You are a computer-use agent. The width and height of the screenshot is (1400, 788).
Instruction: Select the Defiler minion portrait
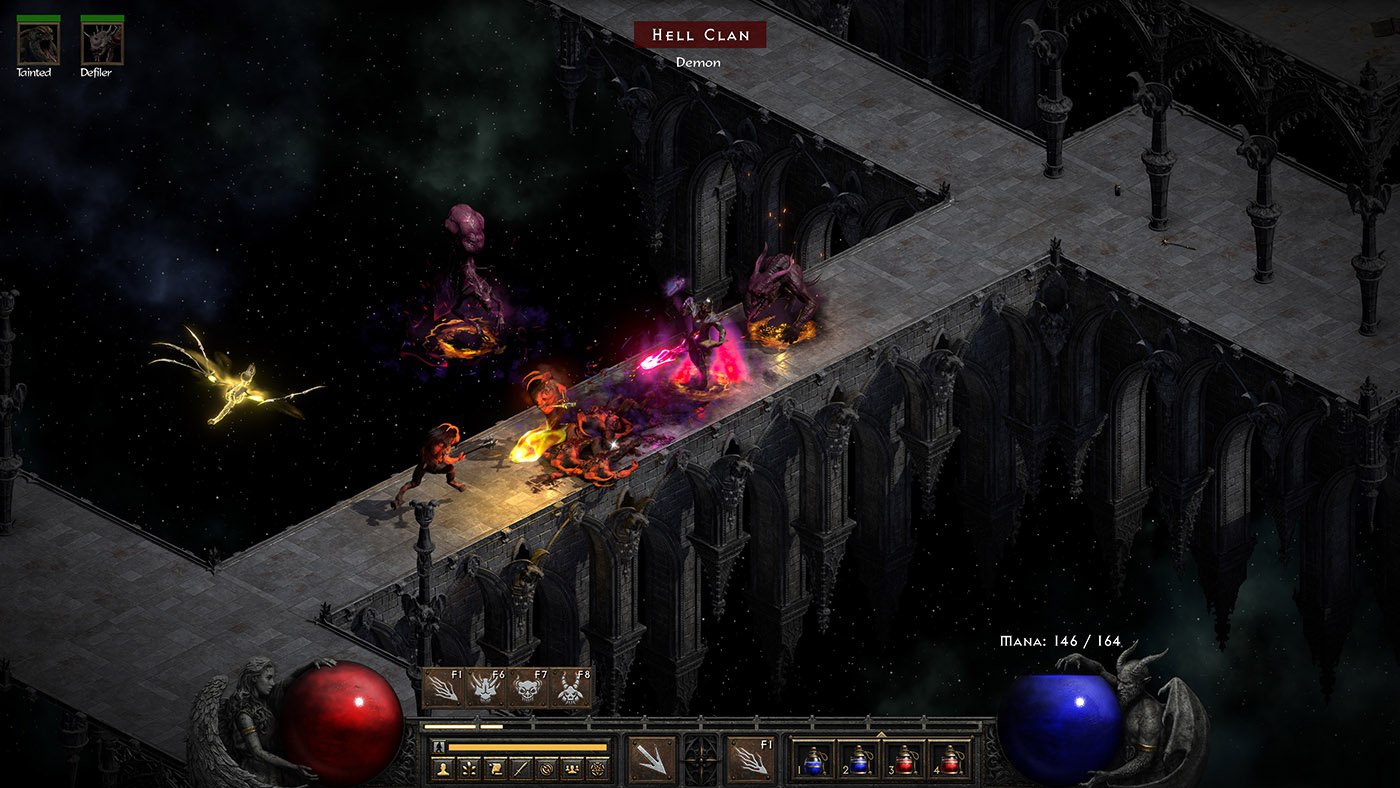(x=102, y=43)
